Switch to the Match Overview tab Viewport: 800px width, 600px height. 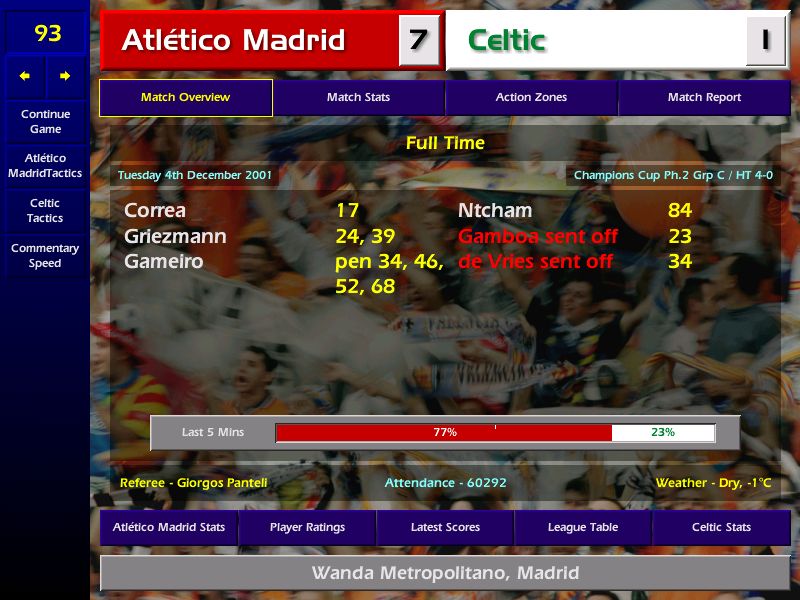pyautogui.click(x=185, y=98)
